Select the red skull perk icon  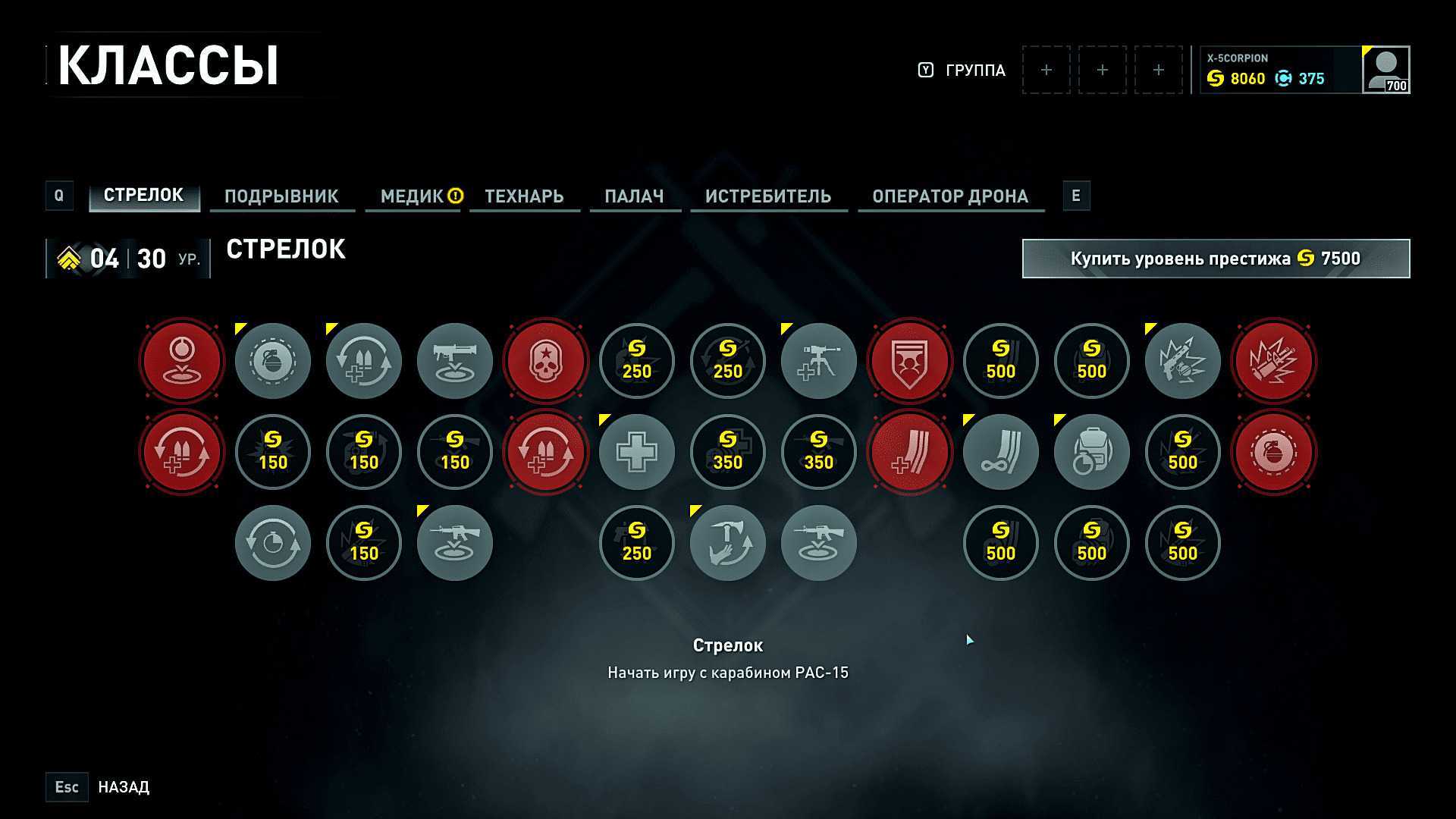pyautogui.click(x=545, y=361)
